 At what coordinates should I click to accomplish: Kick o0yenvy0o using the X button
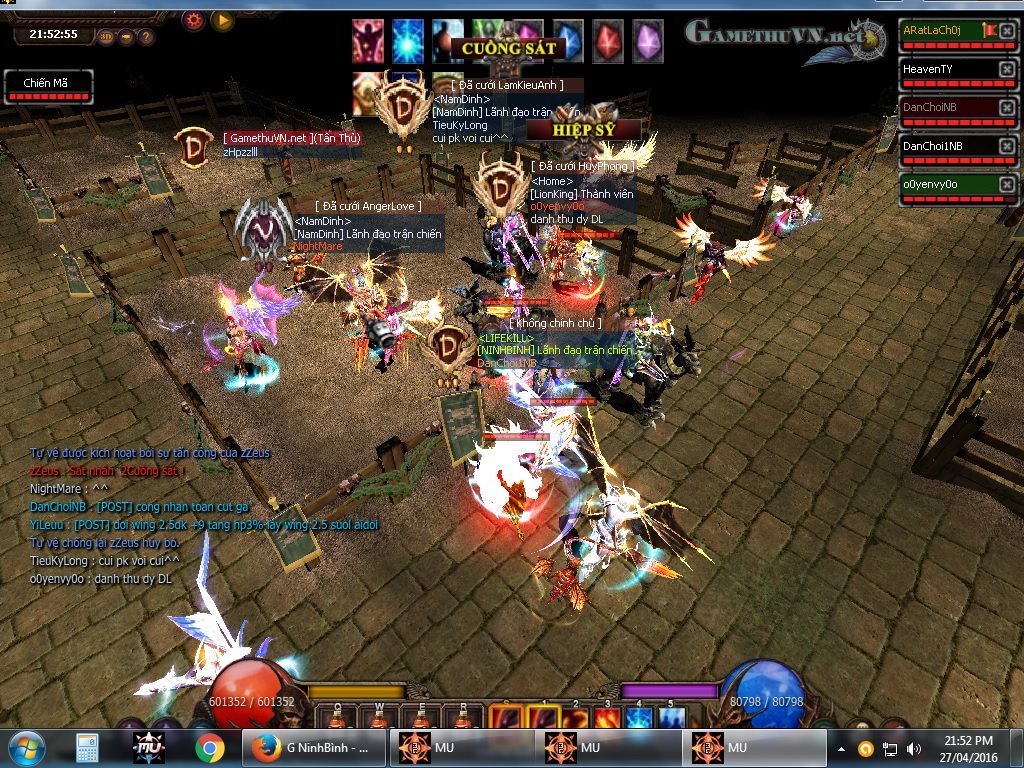[1007, 185]
